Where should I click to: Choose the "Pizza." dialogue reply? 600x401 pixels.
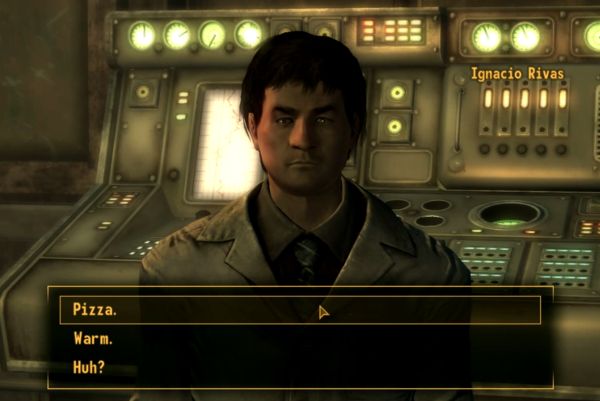96,310
